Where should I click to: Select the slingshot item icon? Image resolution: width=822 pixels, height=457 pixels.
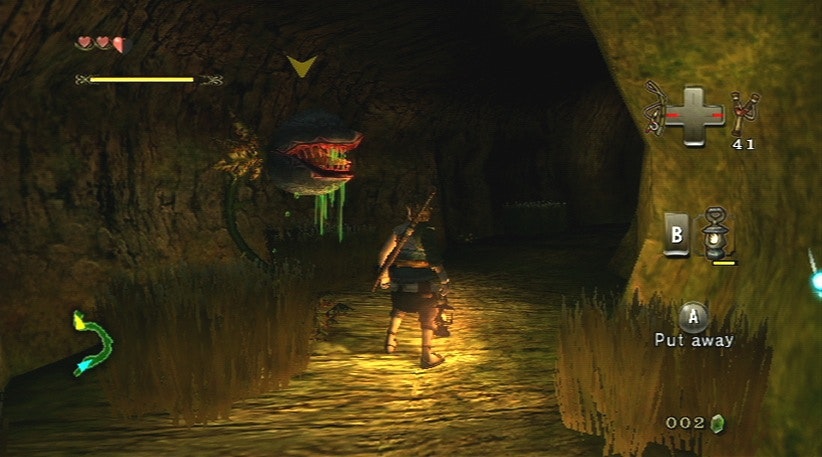pos(742,112)
